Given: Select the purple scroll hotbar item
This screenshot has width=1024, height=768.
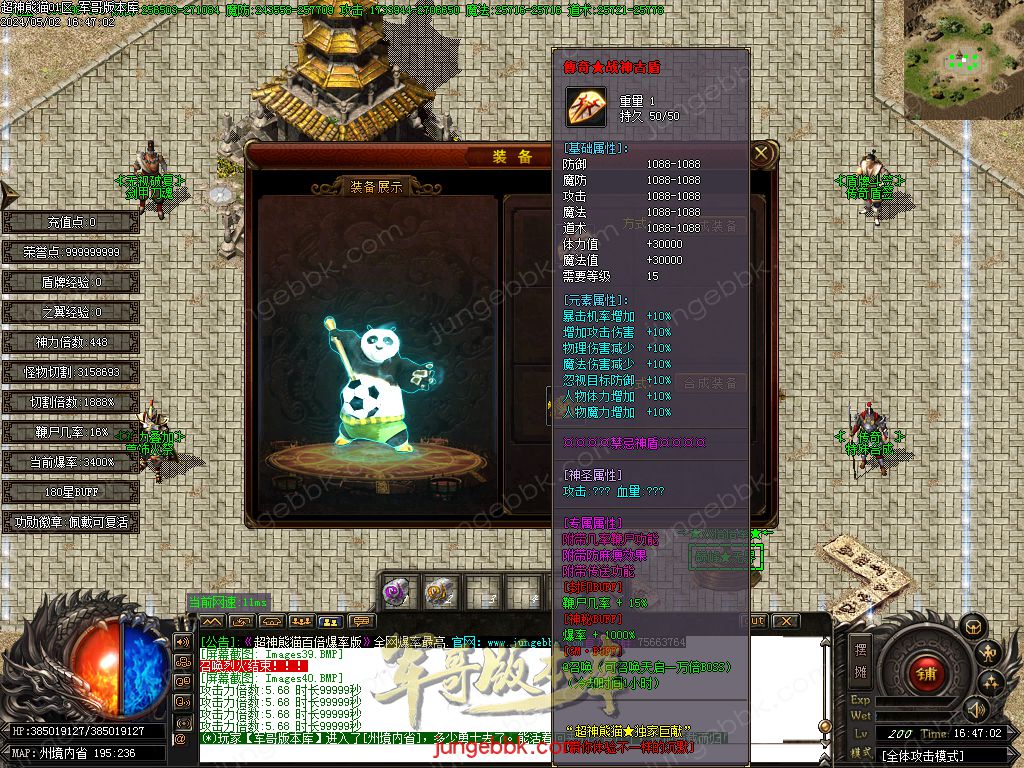Looking at the screenshot, I should (397, 591).
